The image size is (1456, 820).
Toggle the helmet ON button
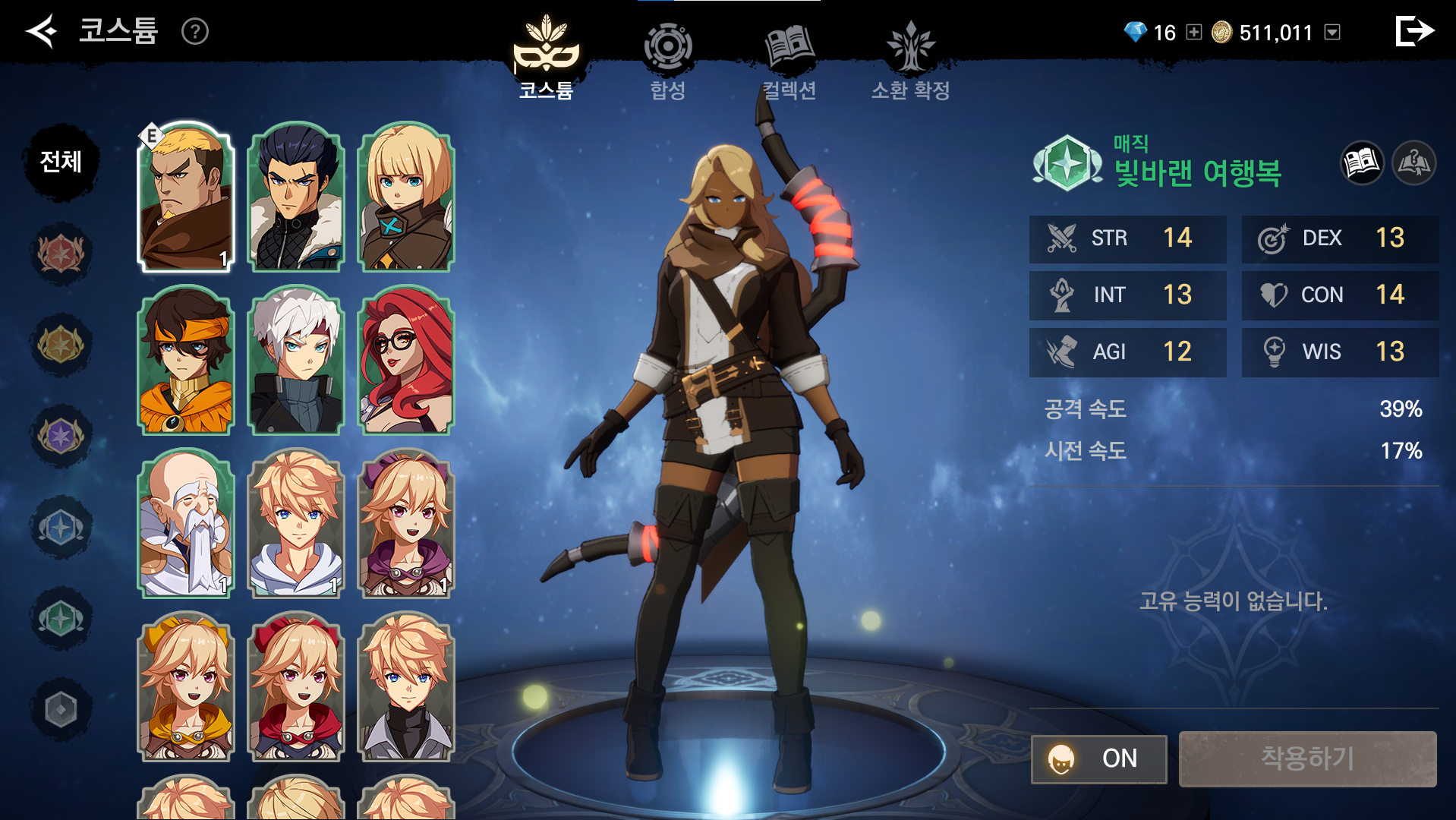point(1098,758)
